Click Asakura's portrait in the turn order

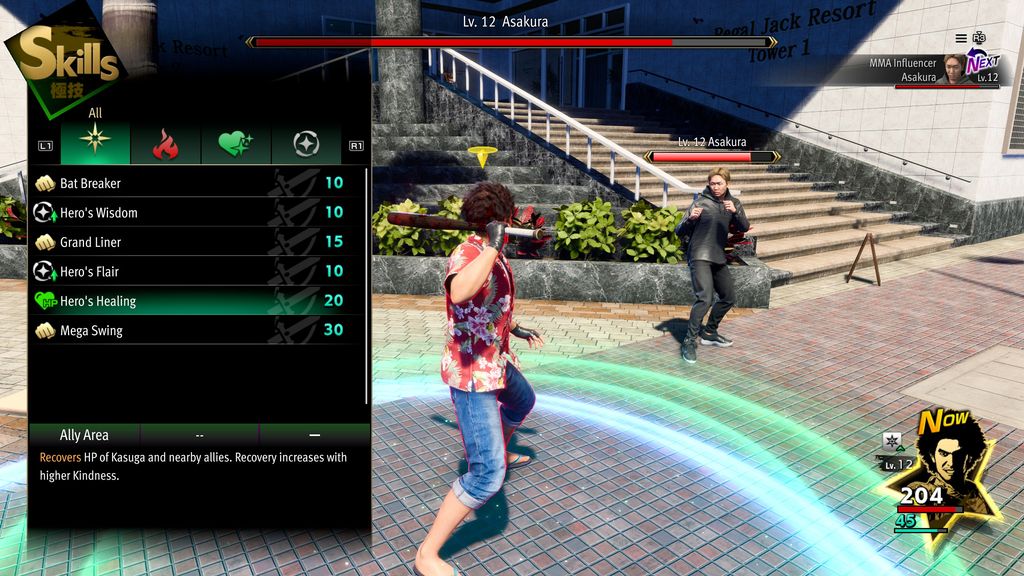[x=954, y=70]
